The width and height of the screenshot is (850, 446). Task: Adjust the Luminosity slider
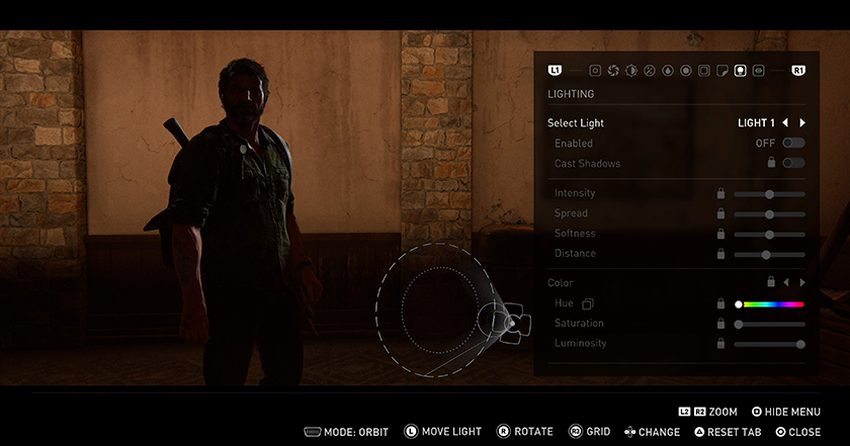point(769,344)
